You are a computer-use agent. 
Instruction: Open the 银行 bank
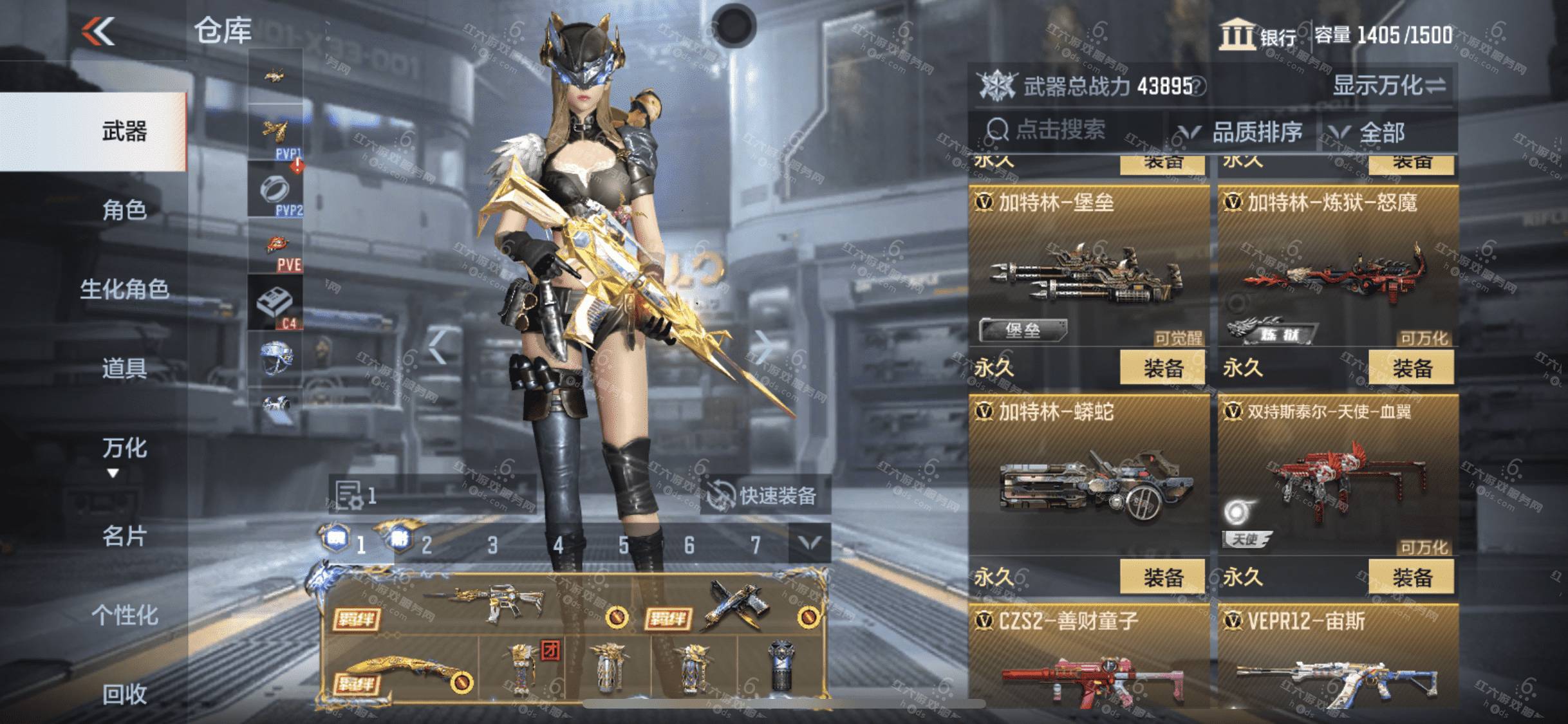(1258, 35)
